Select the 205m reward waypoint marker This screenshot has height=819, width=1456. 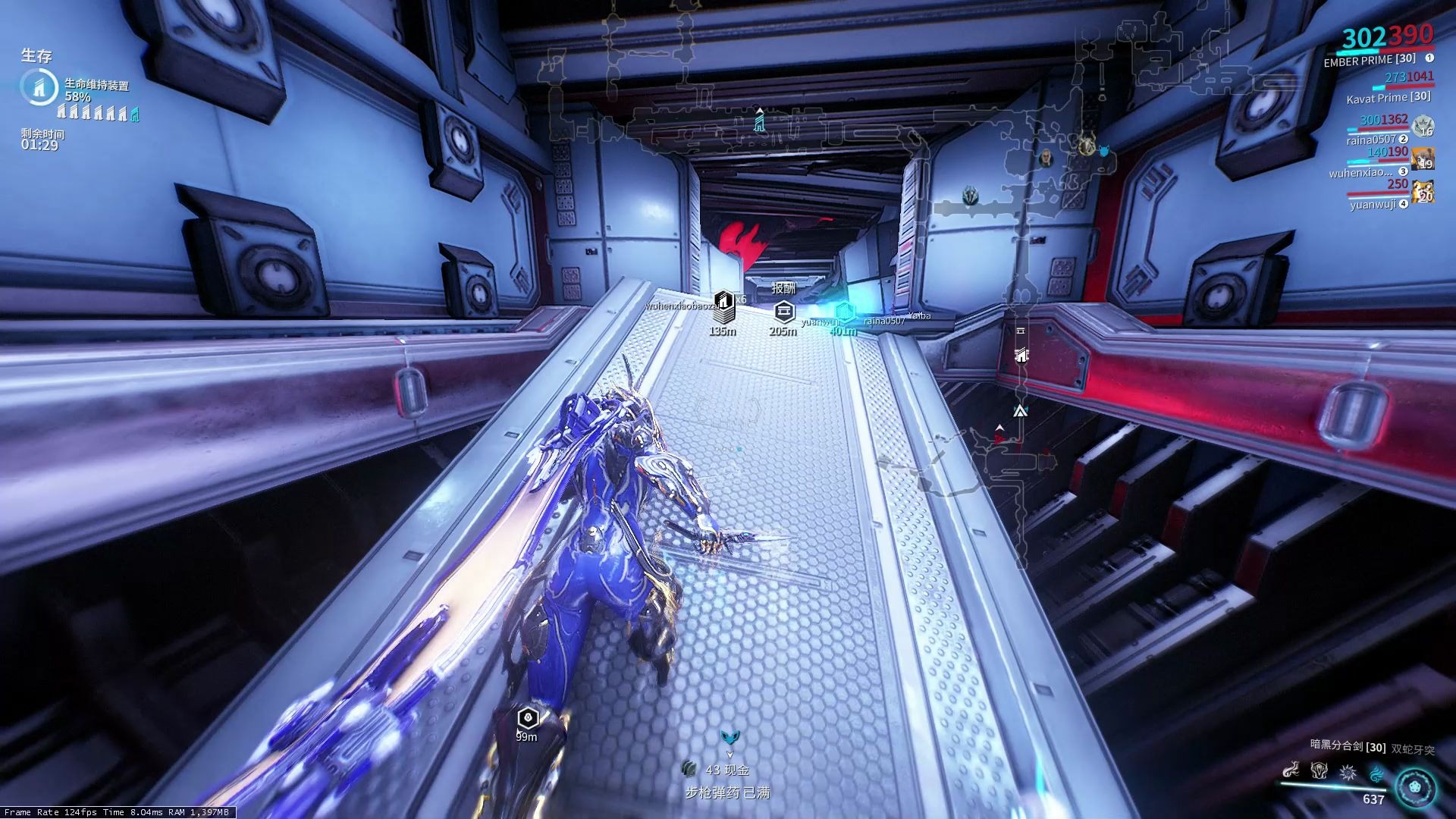pos(783,310)
